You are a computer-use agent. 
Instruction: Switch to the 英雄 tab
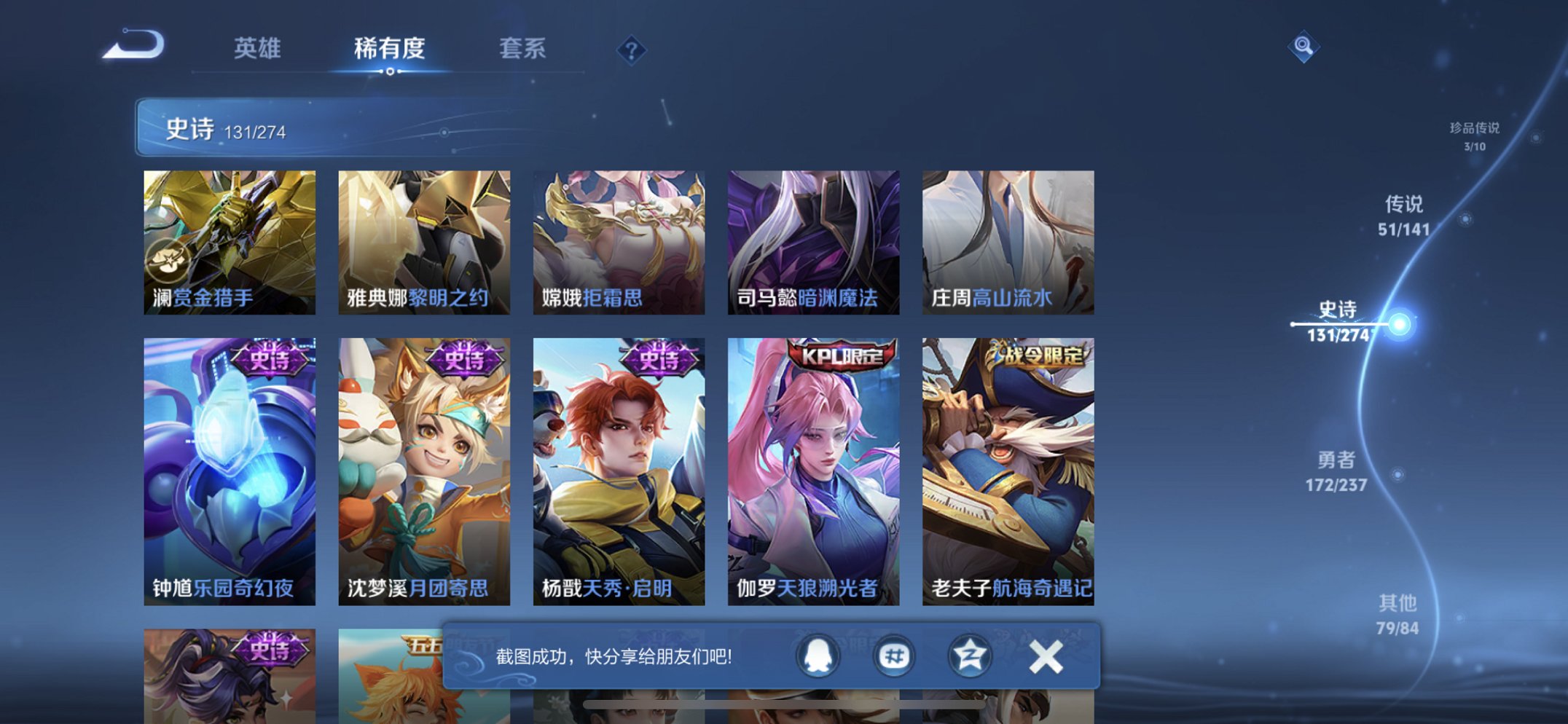click(258, 48)
